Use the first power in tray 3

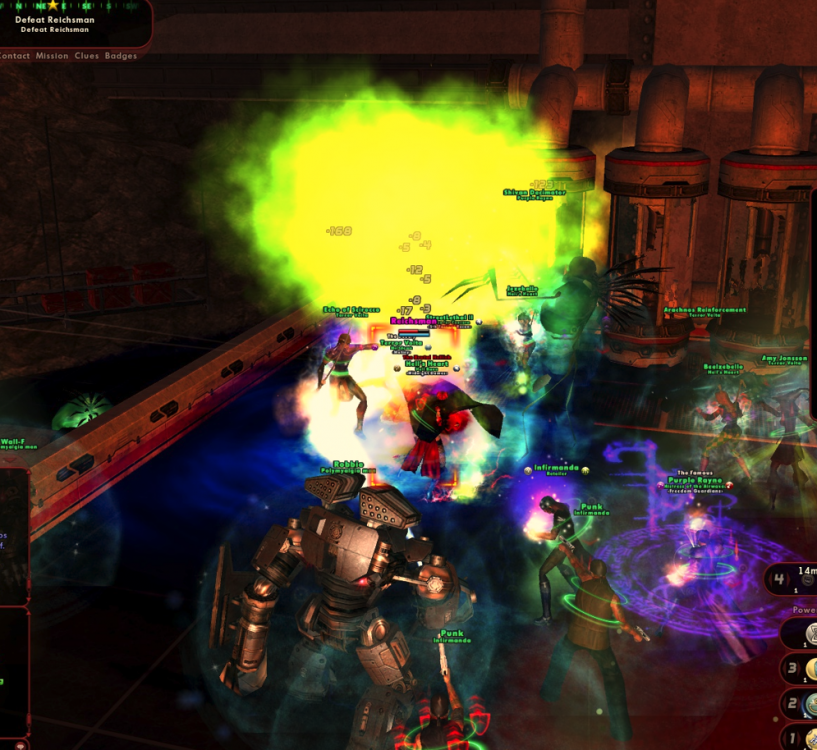[811, 669]
